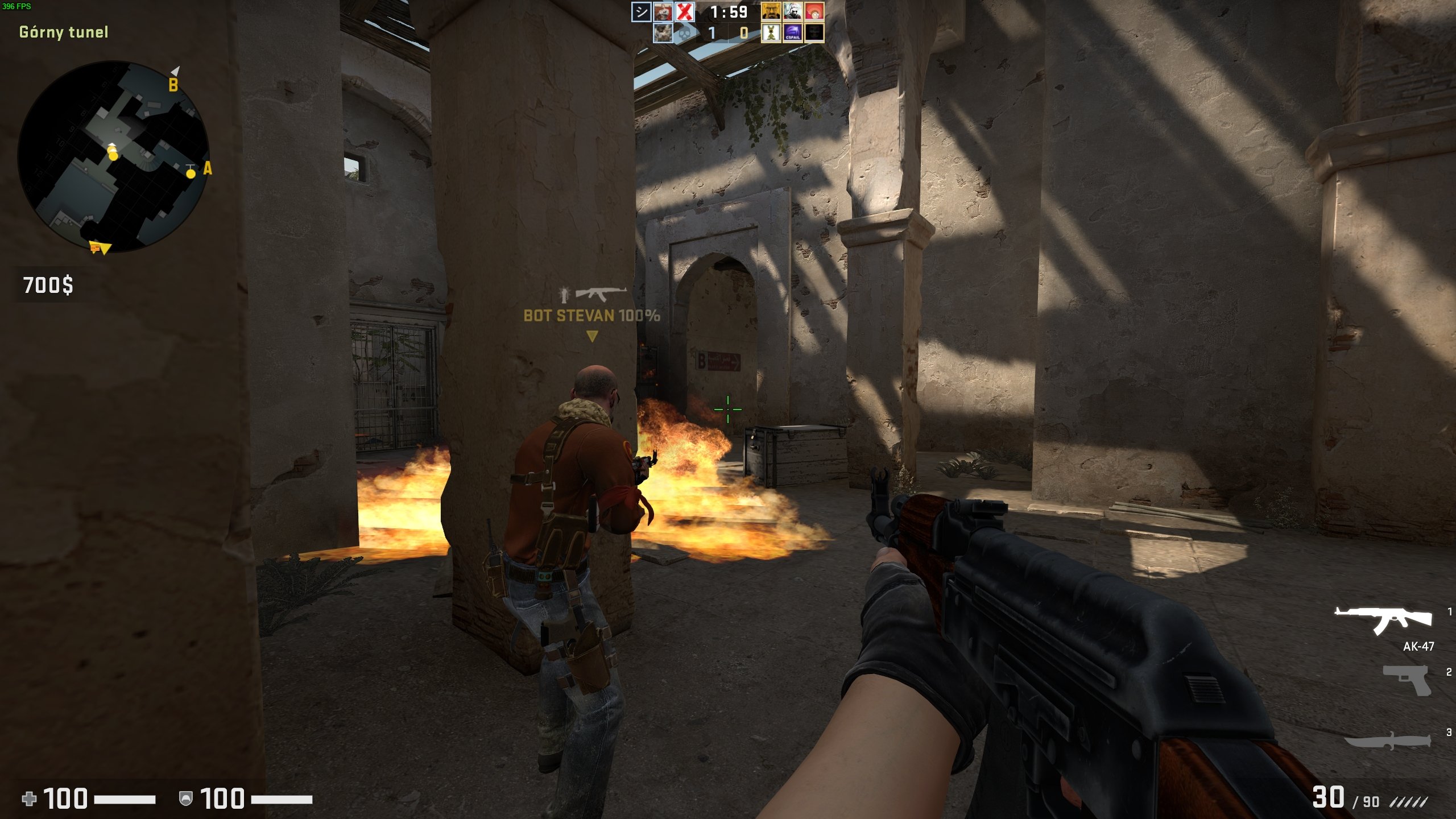1456x819 pixels.
Task: Click the bald bearded man yellow avatar
Action: tap(771, 12)
